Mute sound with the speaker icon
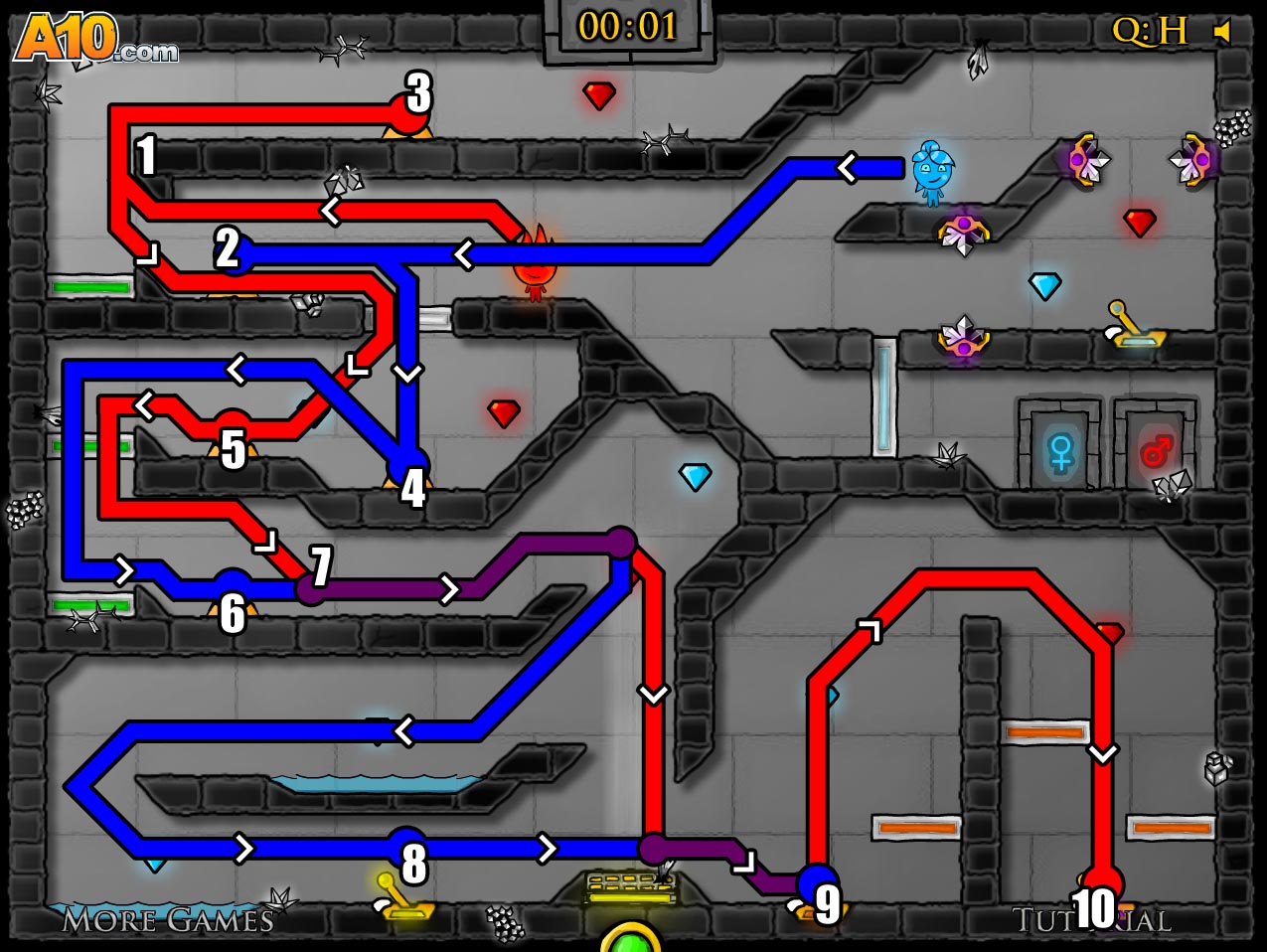This screenshot has height=952, width=1267. pos(1223,32)
